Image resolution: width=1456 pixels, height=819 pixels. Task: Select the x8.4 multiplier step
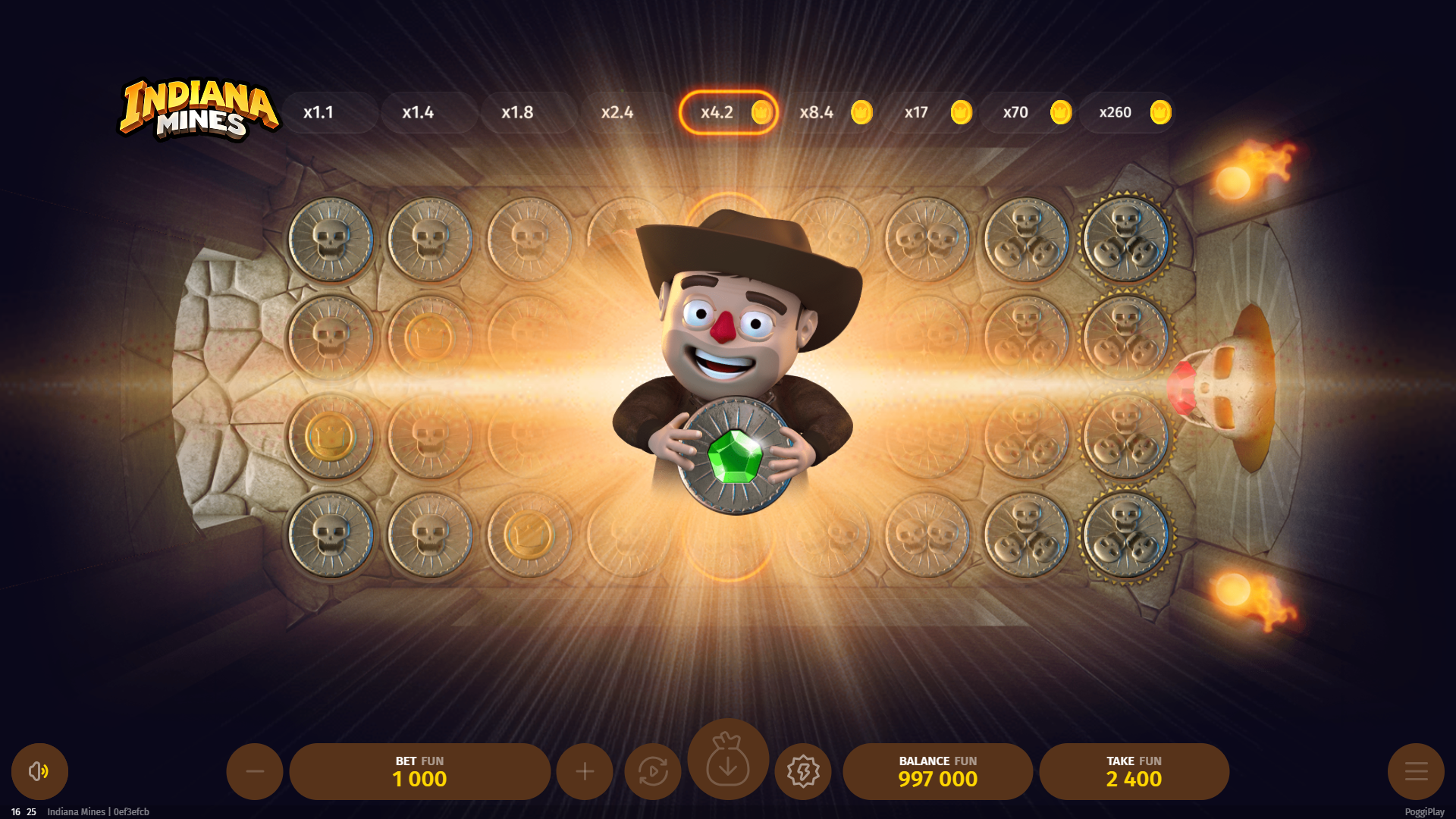pyautogui.click(x=828, y=112)
